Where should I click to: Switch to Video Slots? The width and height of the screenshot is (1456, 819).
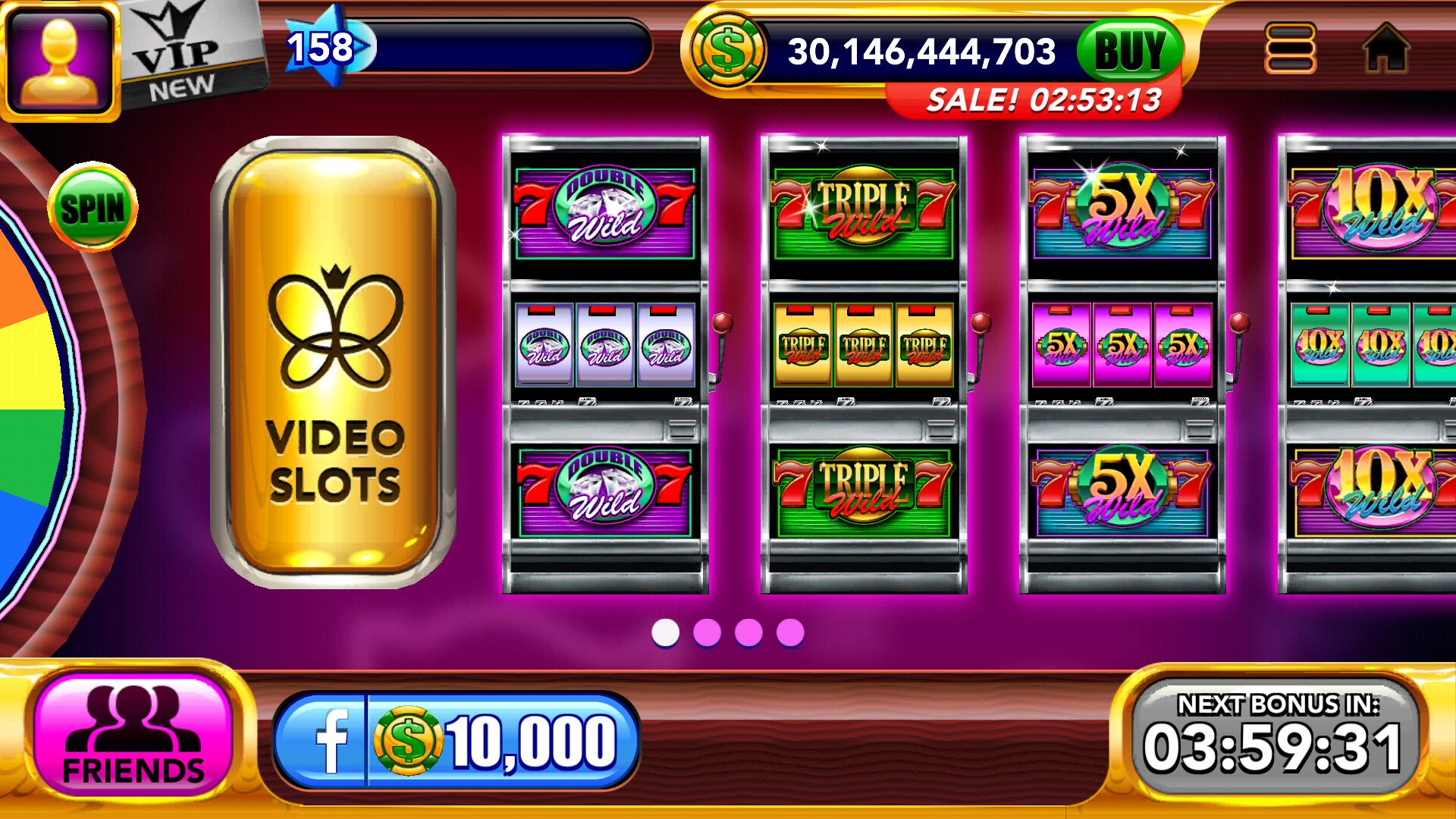tap(334, 362)
